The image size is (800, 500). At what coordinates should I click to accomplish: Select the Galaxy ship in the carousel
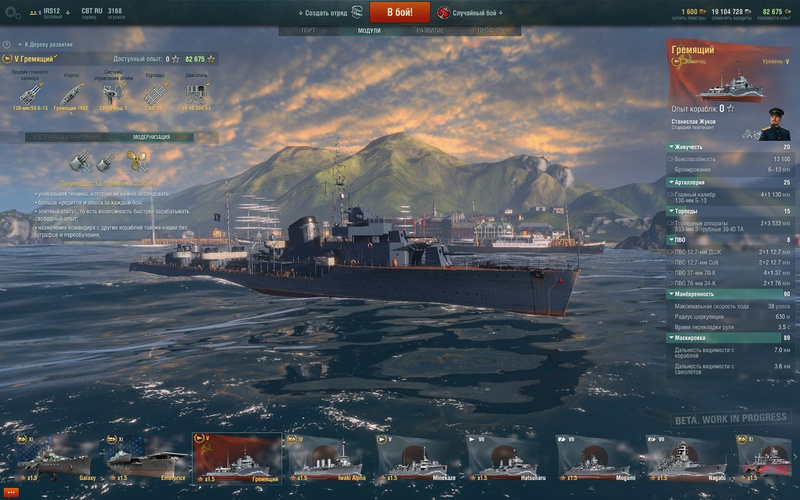coord(54,459)
